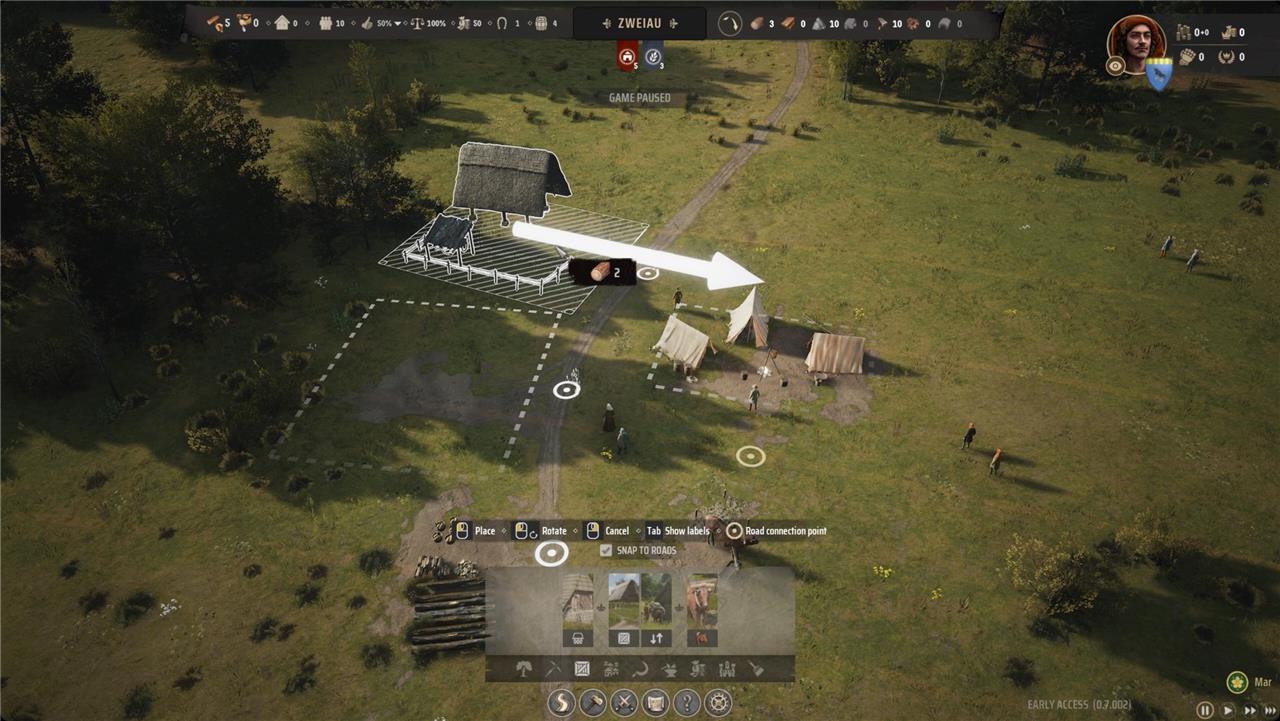Open the Zweiau settlement name banner
This screenshot has height=721, width=1280.
click(639, 23)
